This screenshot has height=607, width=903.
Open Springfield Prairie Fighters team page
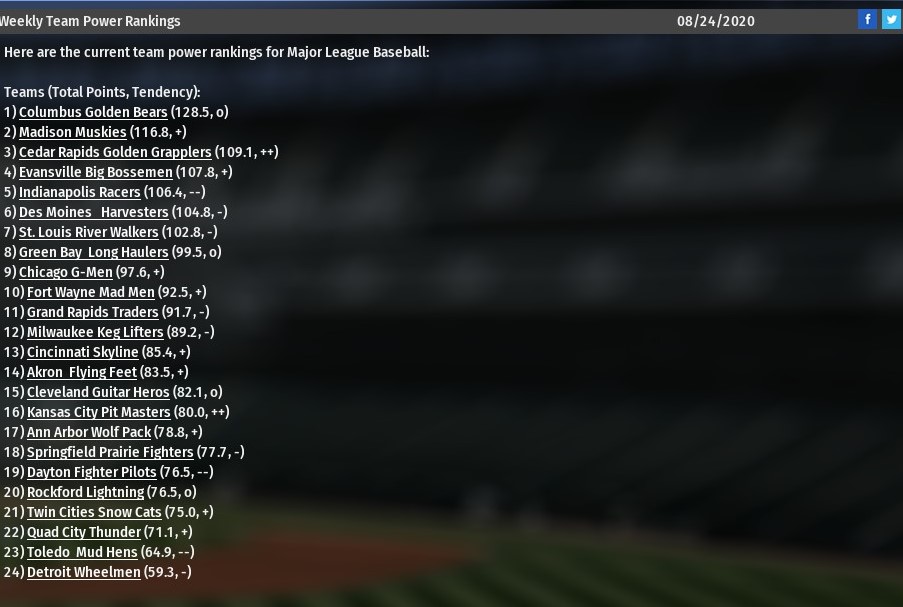110,452
